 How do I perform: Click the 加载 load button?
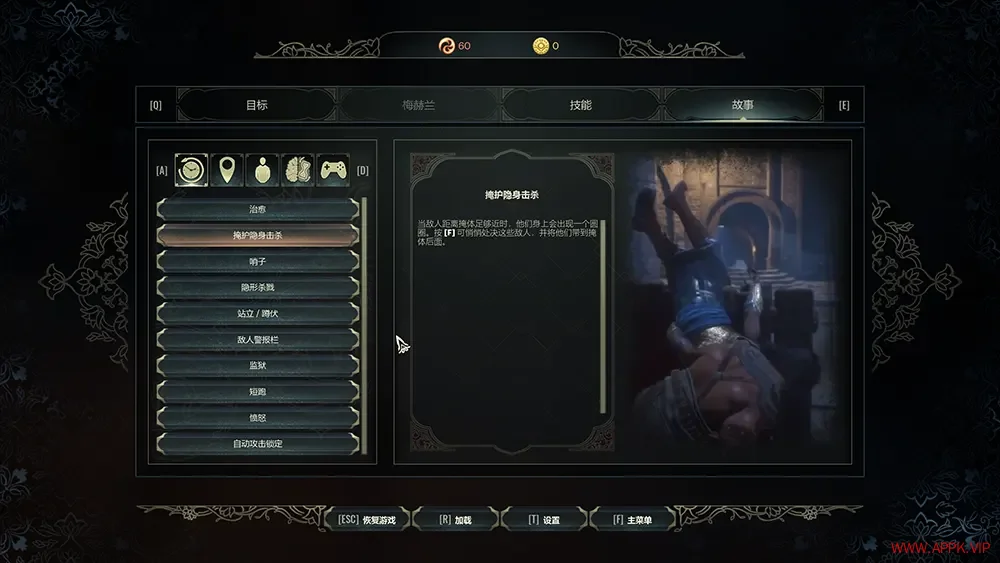point(454,520)
